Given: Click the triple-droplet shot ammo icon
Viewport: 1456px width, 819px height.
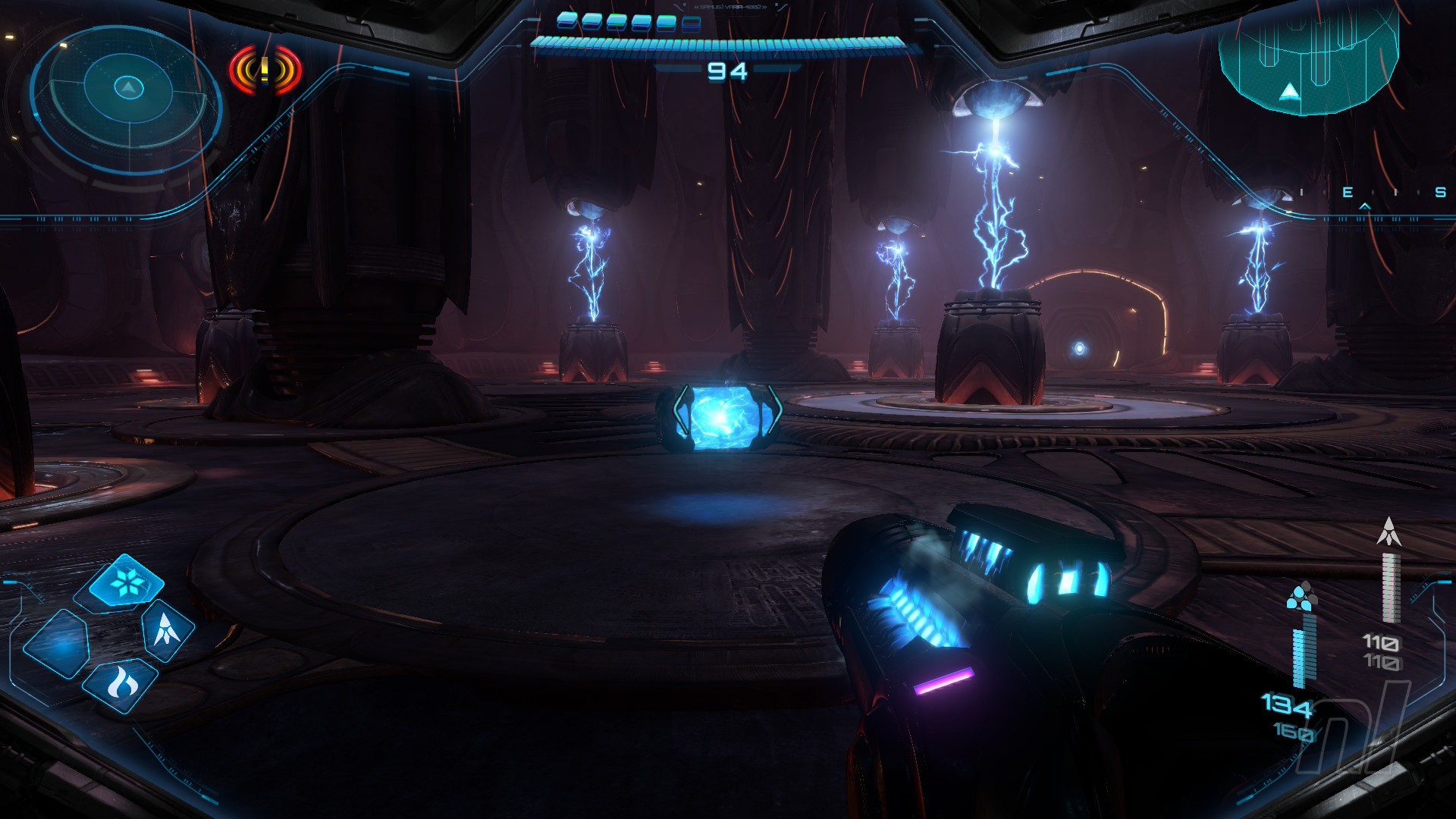Looking at the screenshot, I should pyautogui.click(x=1302, y=597).
